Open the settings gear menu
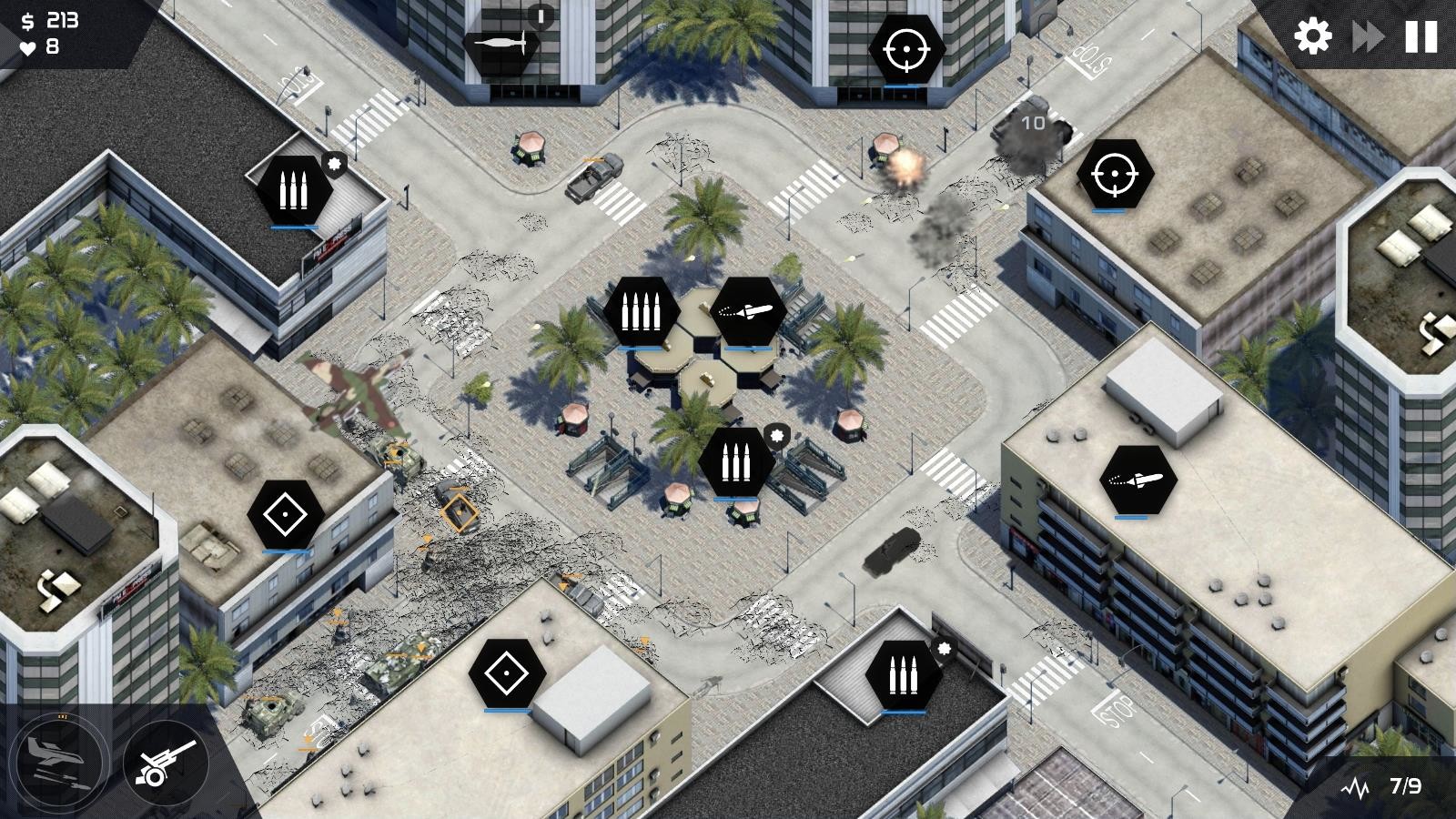This screenshot has width=1456, height=819. click(1309, 35)
